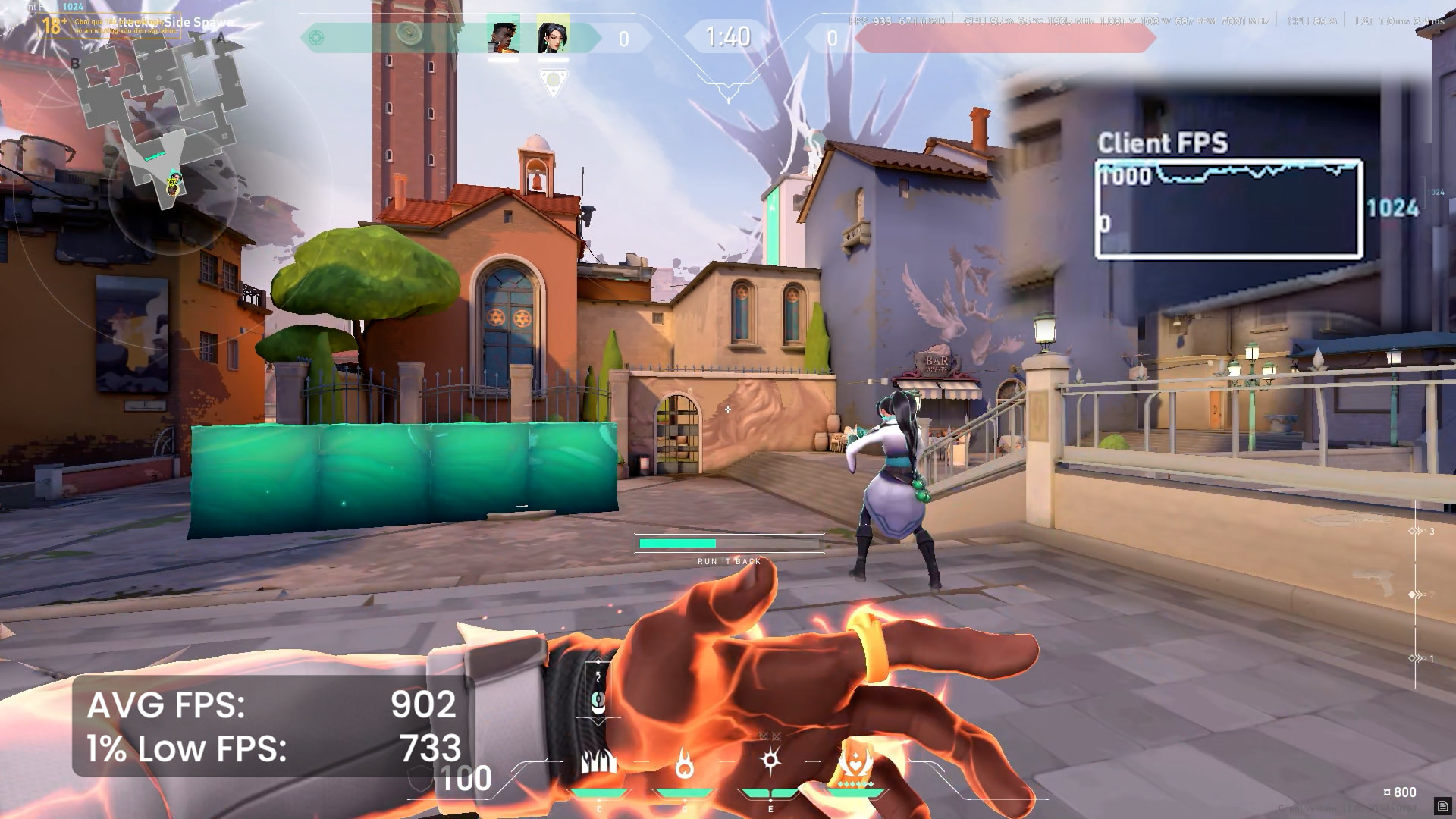1456x819 pixels.
Task: Activate the Blaze fire wall ability
Action: click(x=598, y=763)
